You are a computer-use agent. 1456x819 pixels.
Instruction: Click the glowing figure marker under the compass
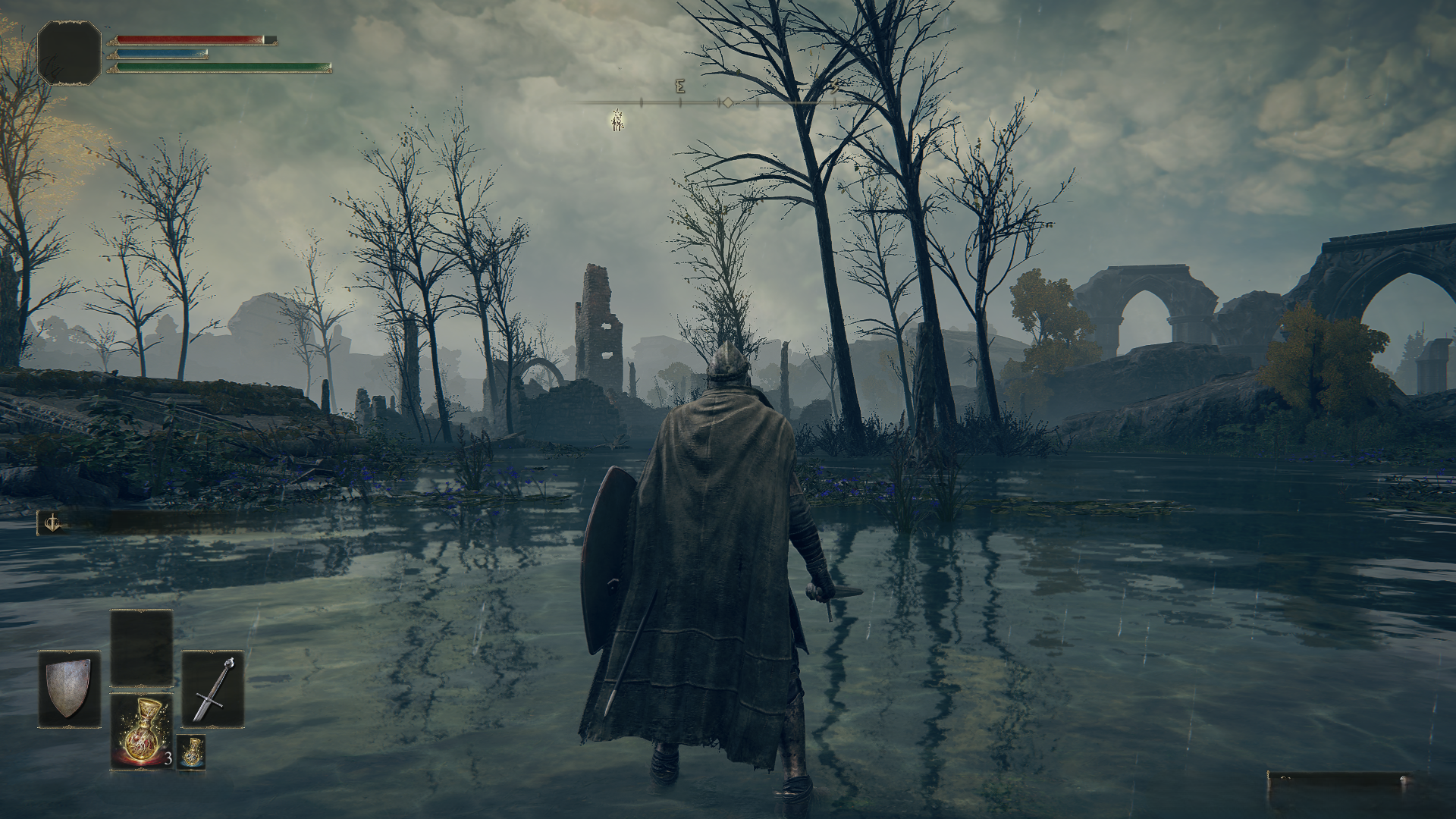(617, 119)
